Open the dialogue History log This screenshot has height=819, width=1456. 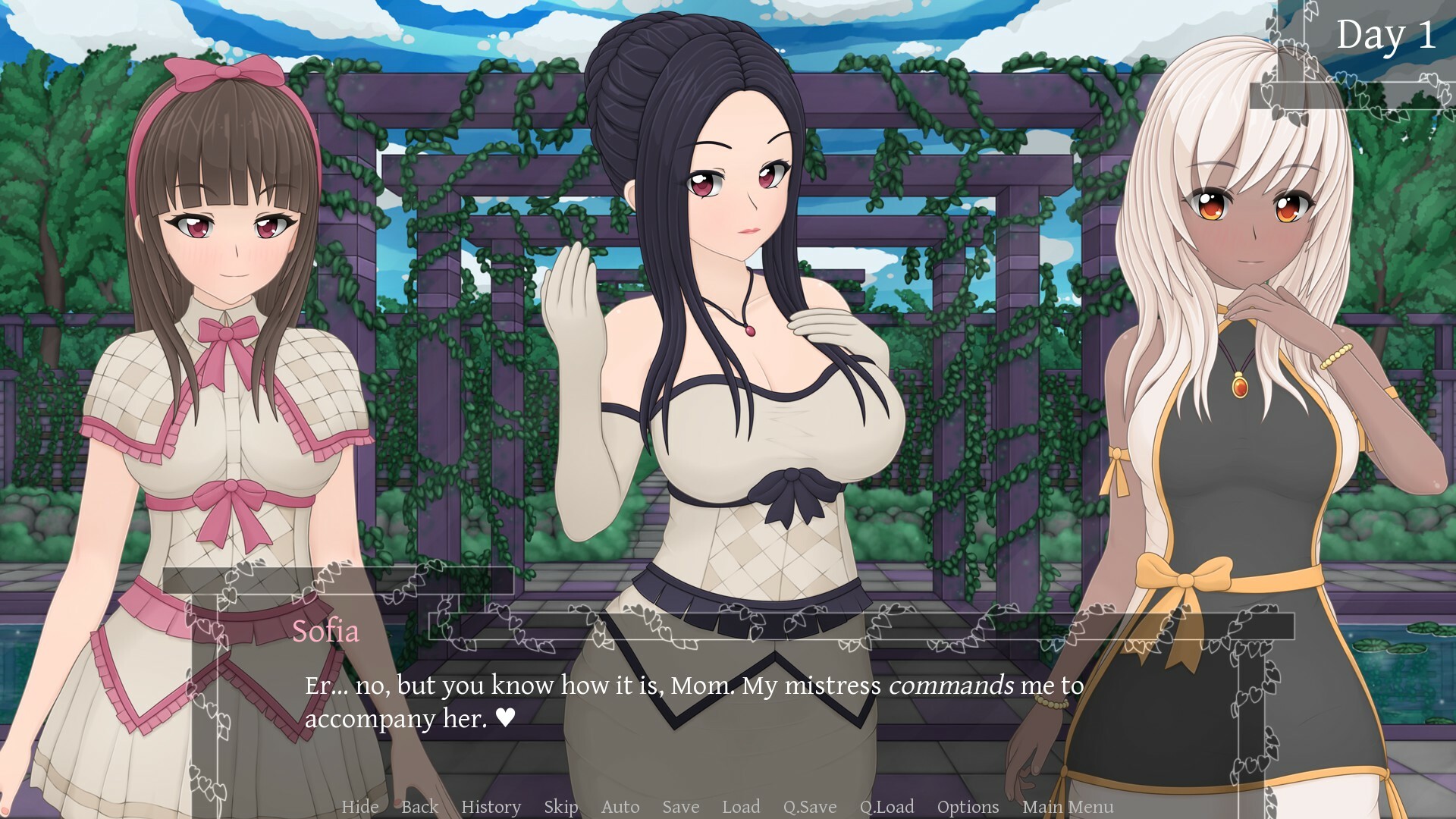pyautogui.click(x=491, y=807)
